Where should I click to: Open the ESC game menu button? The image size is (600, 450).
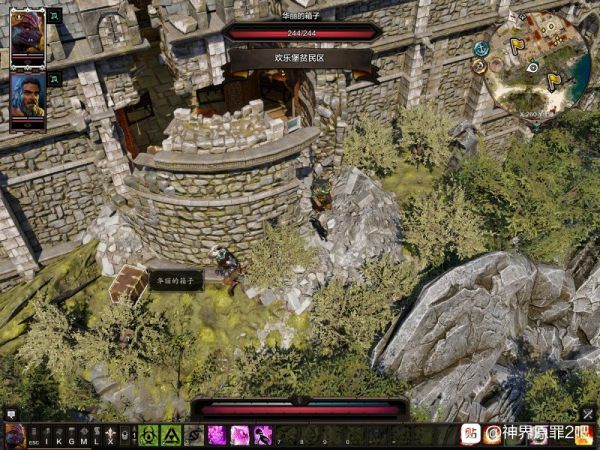tap(34, 436)
